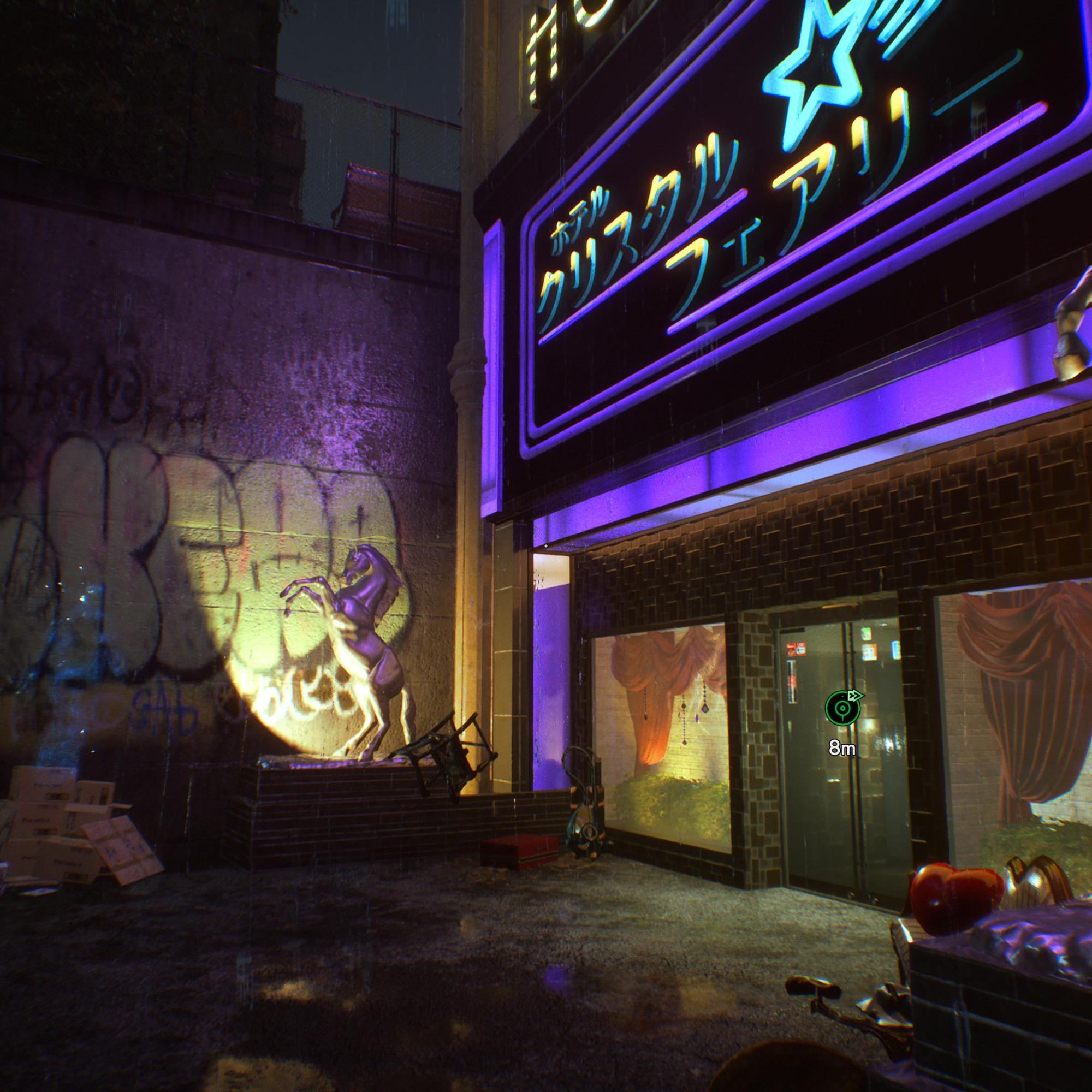The image size is (1092, 1092).
Task: Click the green objective waypoint marker
Action: (841, 708)
